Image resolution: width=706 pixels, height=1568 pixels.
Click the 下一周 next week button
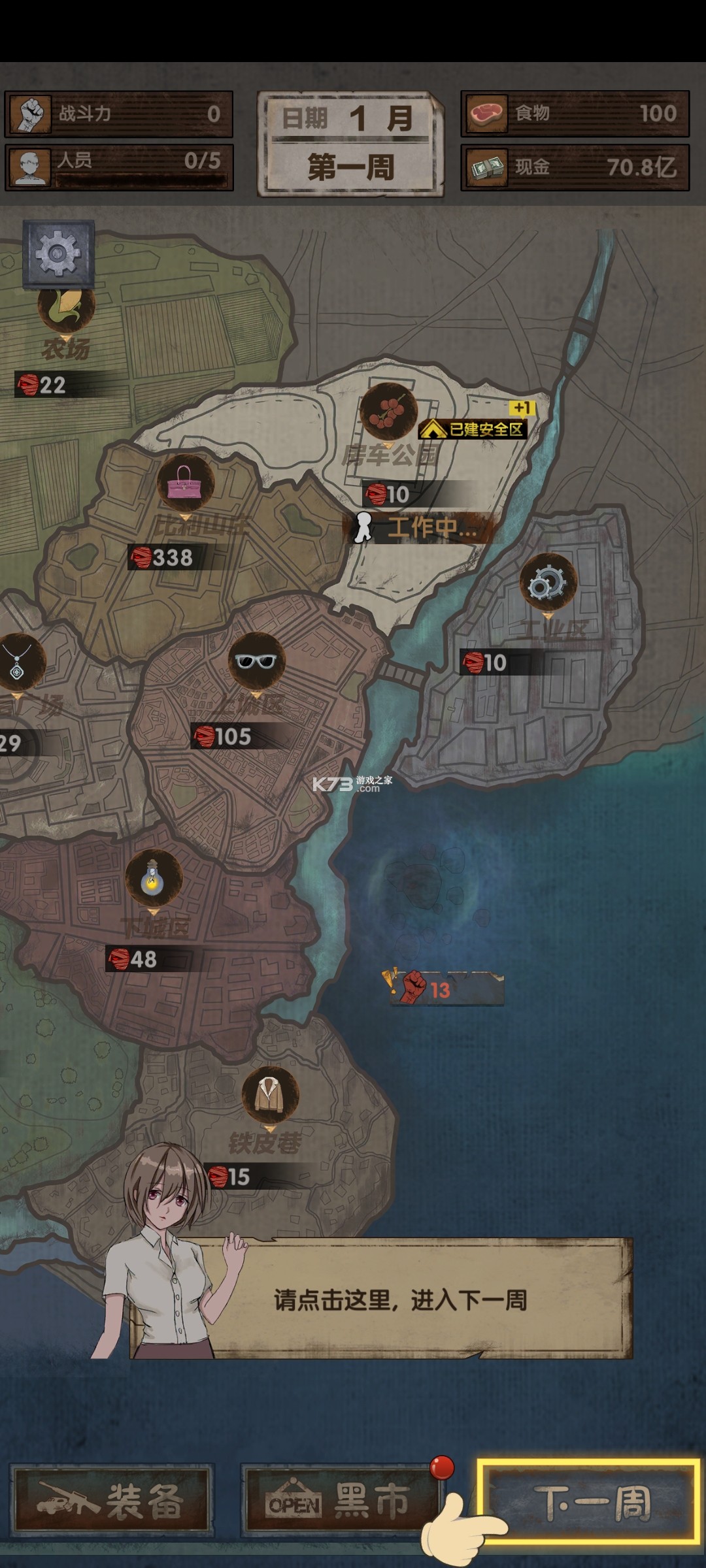588,1502
